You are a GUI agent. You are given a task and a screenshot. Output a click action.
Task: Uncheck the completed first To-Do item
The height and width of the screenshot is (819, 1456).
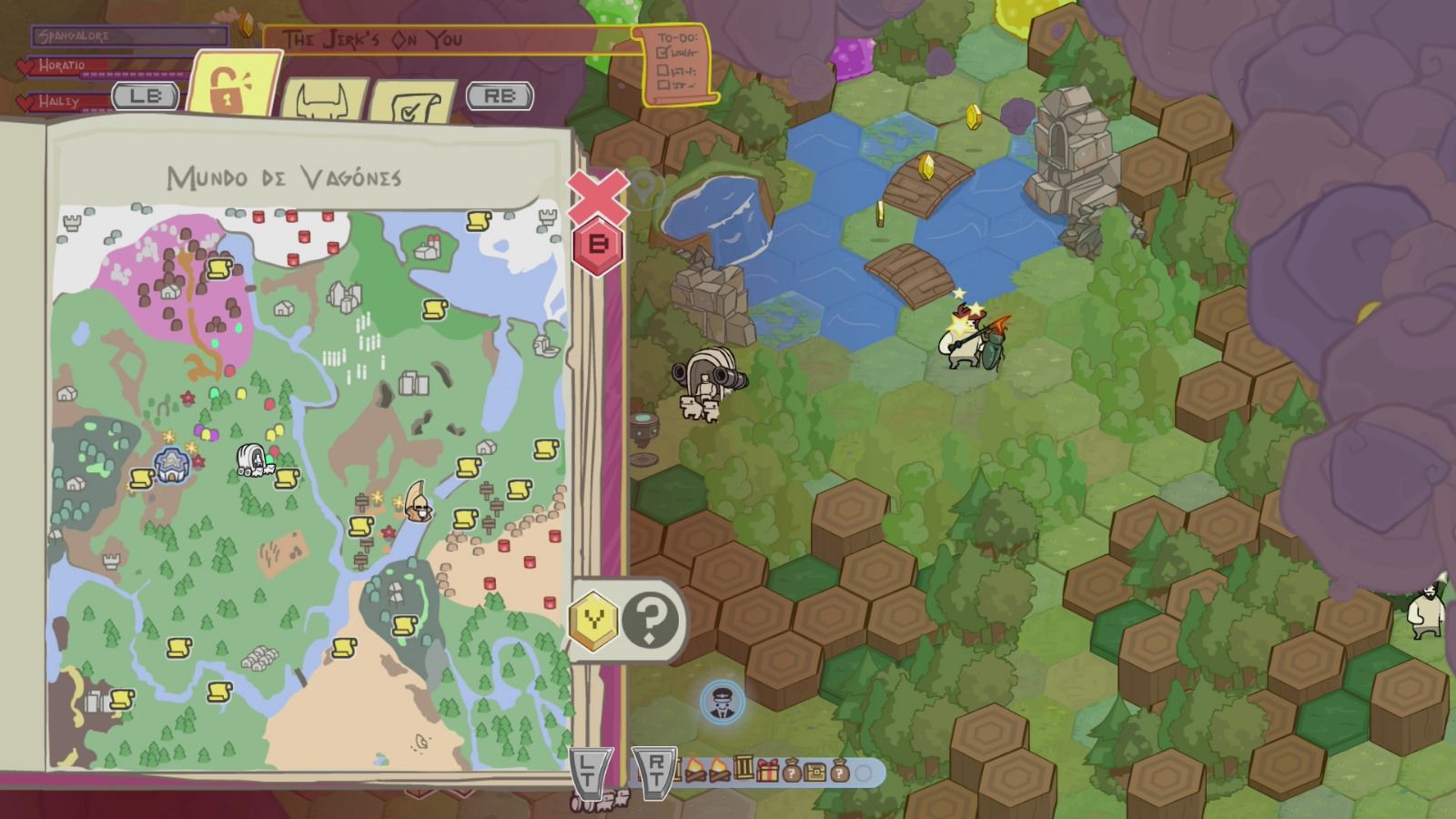click(x=662, y=52)
